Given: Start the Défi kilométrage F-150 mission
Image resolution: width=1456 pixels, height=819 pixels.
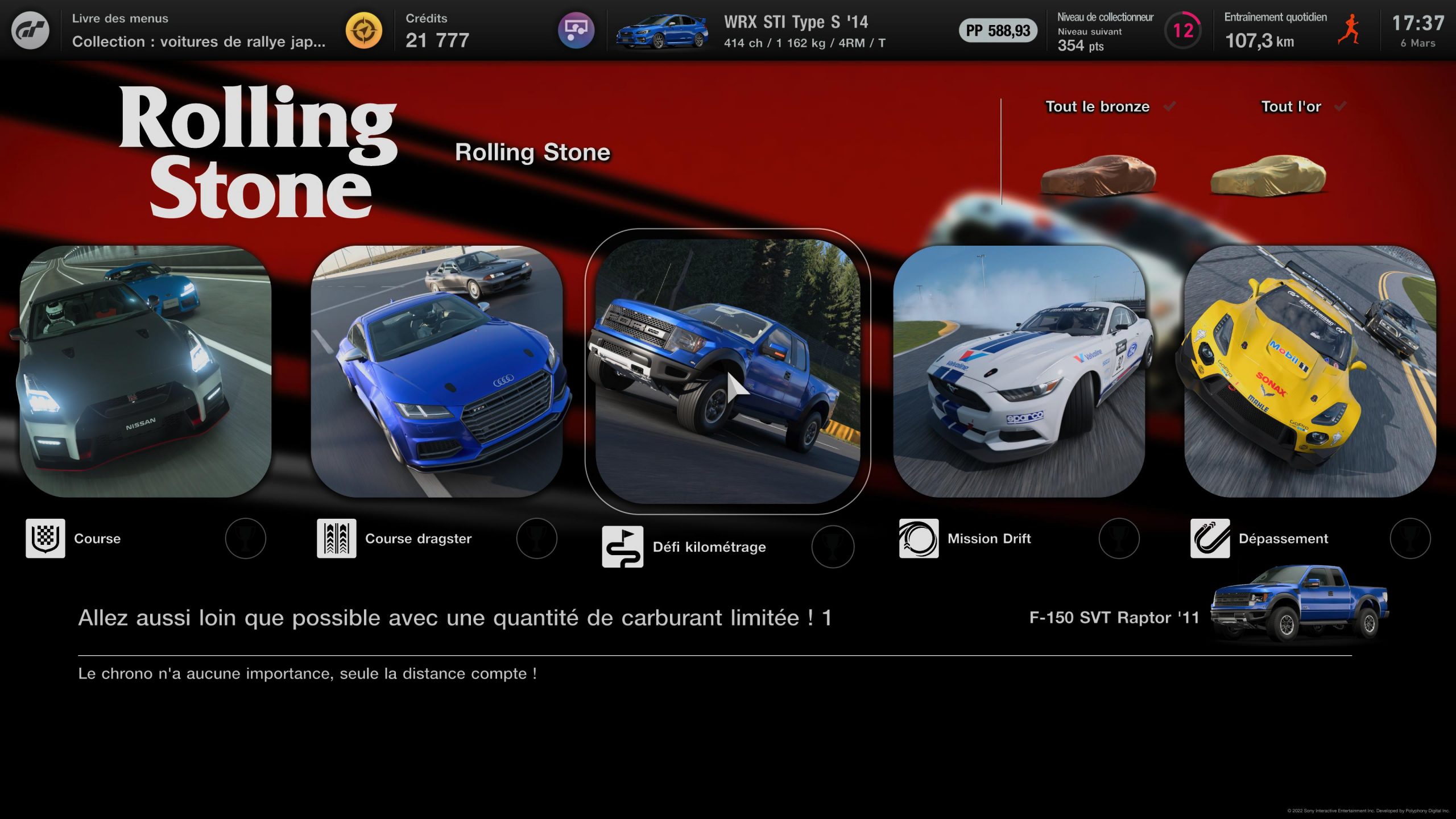Looking at the screenshot, I should [727, 371].
